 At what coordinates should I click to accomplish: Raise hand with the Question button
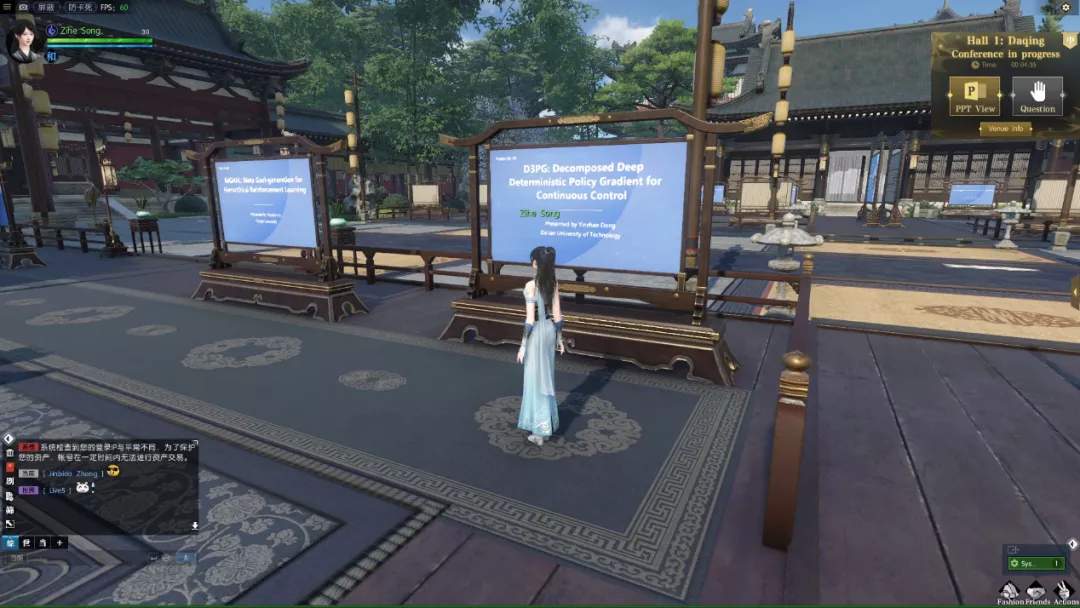click(x=1037, y=96)
